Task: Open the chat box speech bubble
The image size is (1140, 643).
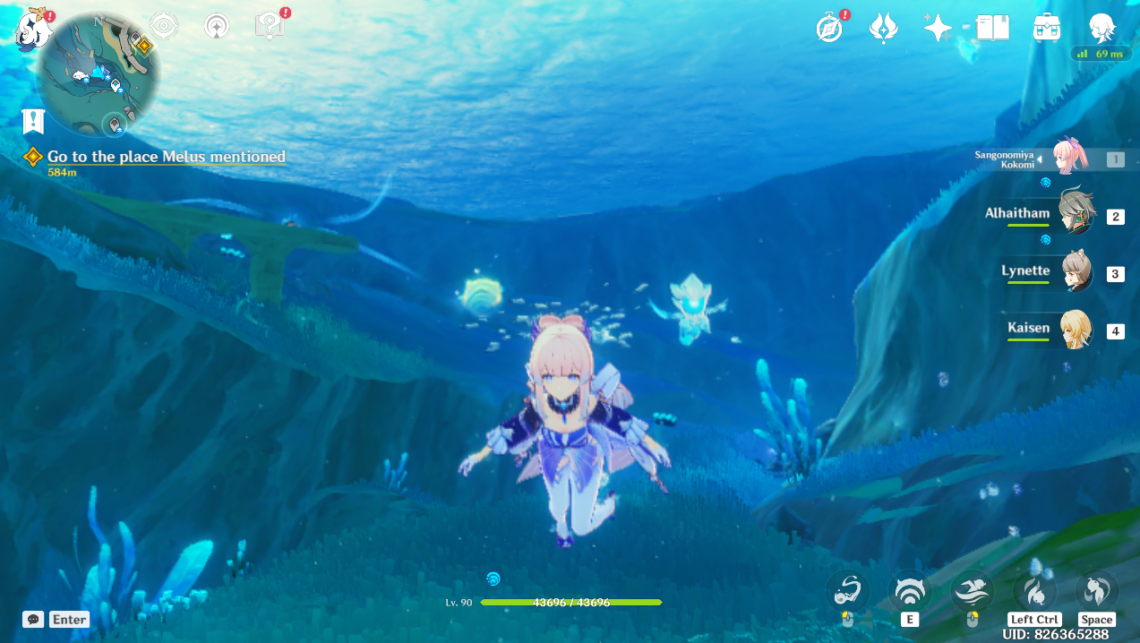Action: [33, 619]
